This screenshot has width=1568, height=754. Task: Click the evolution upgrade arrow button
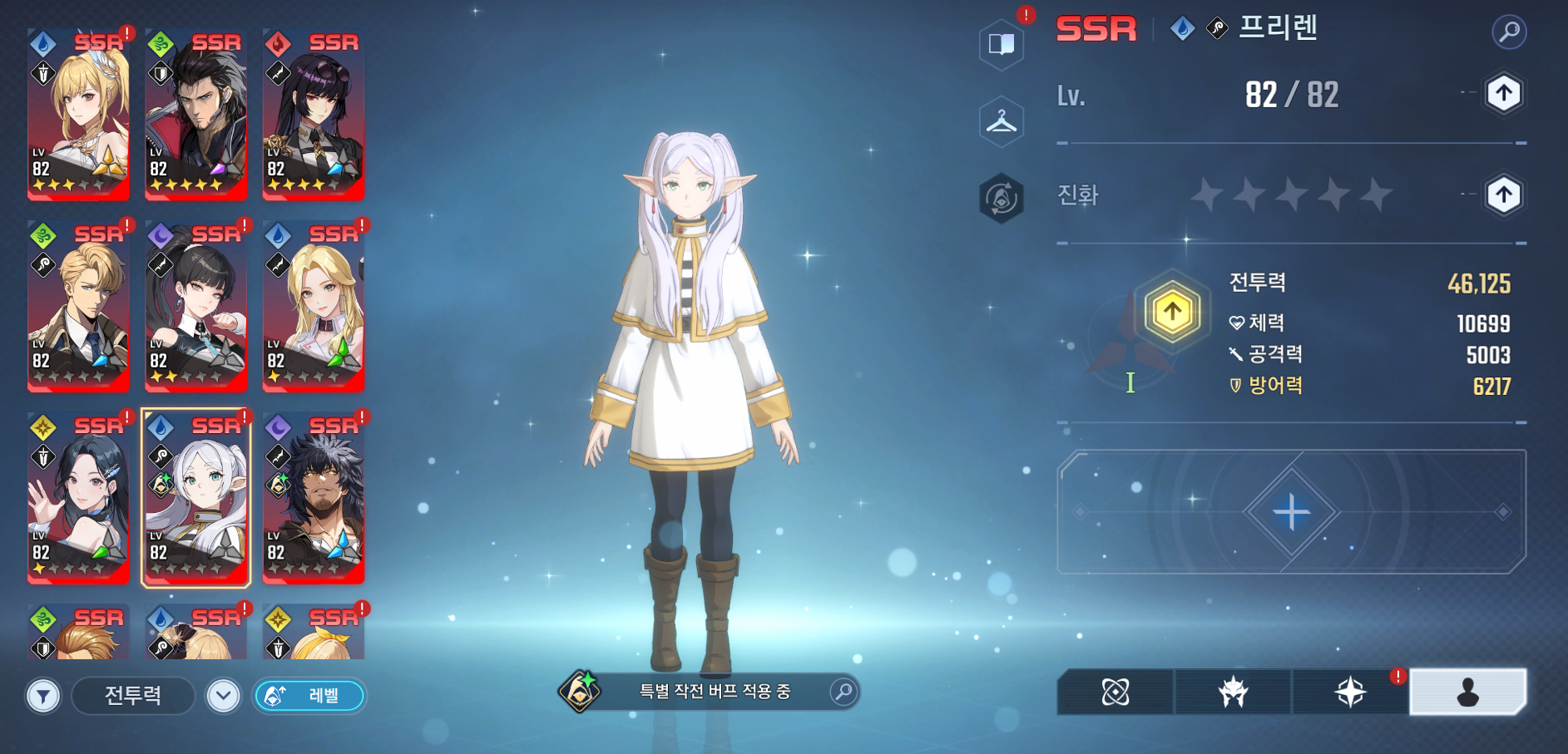pos(1503,195)
